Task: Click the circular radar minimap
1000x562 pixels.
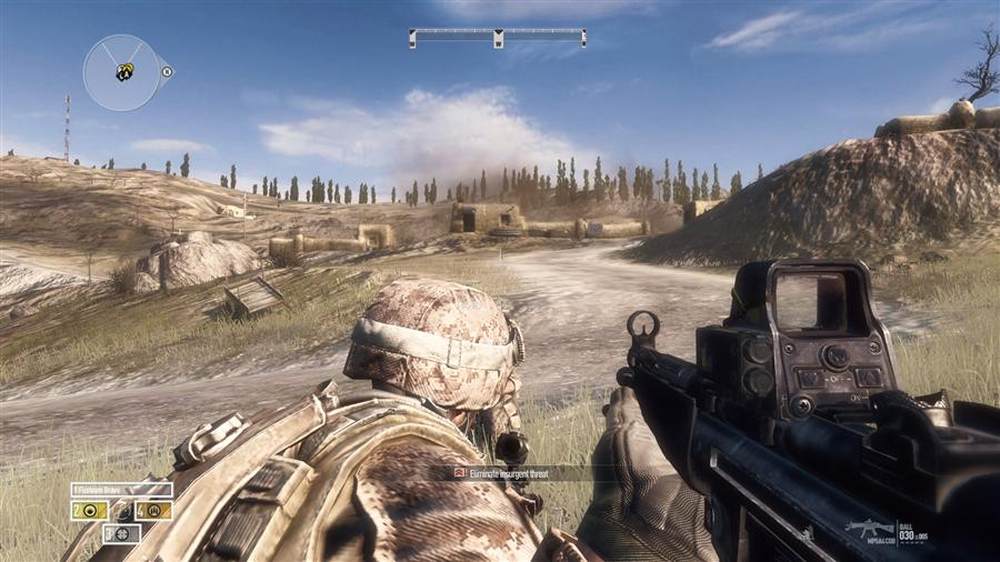Action: [x=121, y=73]
